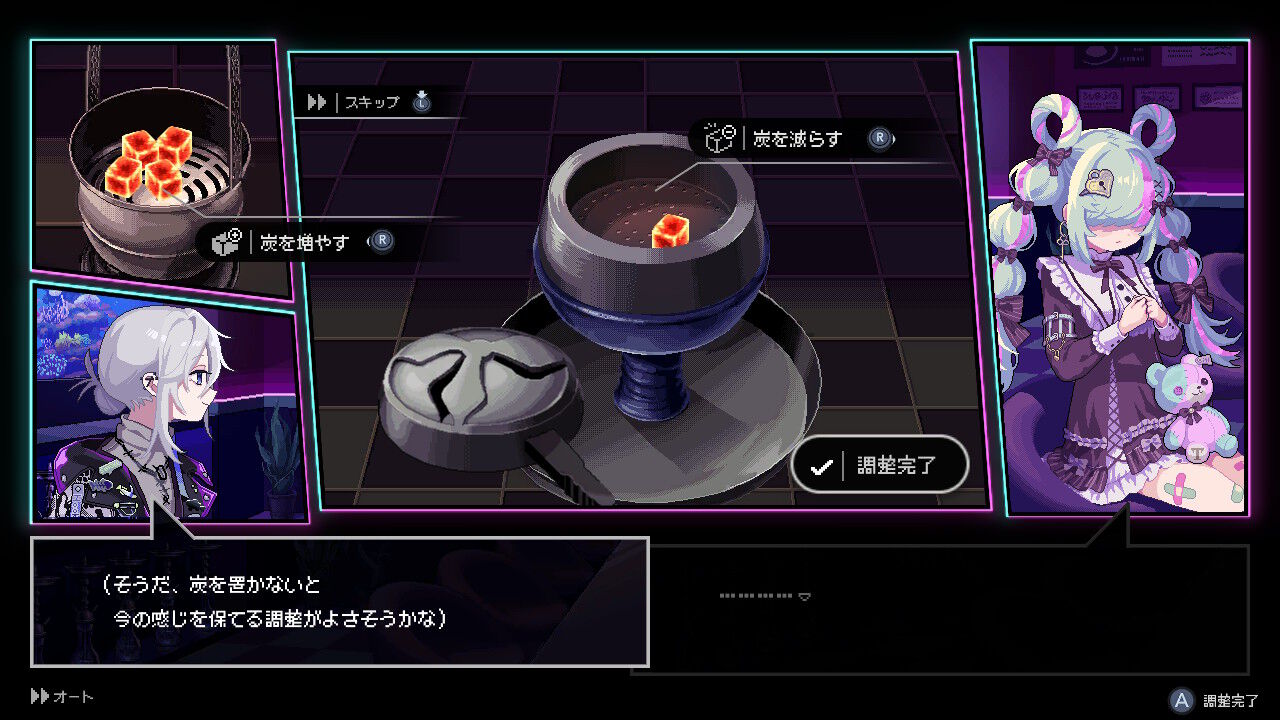Click the fast-forward skip arrows icon
This screenshot has width=1280, height=720.
(x=315, y=101)
